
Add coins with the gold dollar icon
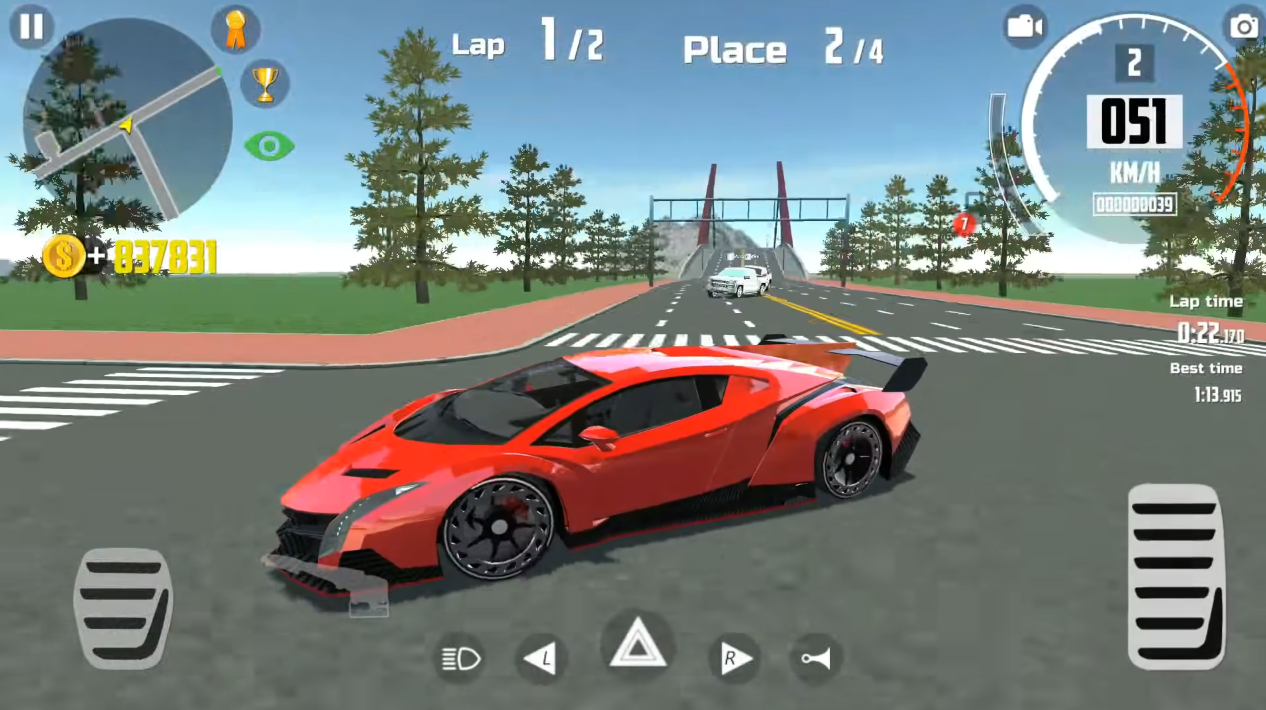[64, 257]
